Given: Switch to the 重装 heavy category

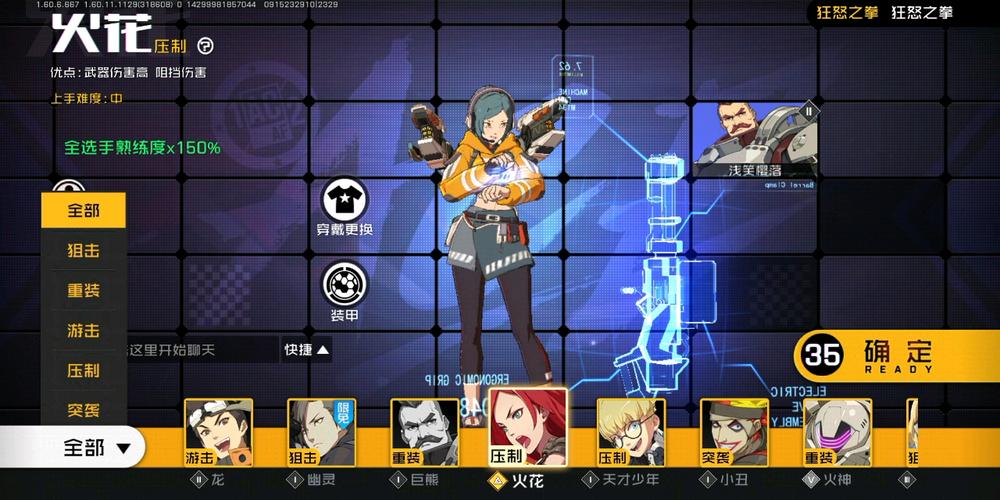Looking at the screenshot, I should (x=84, y=290).
